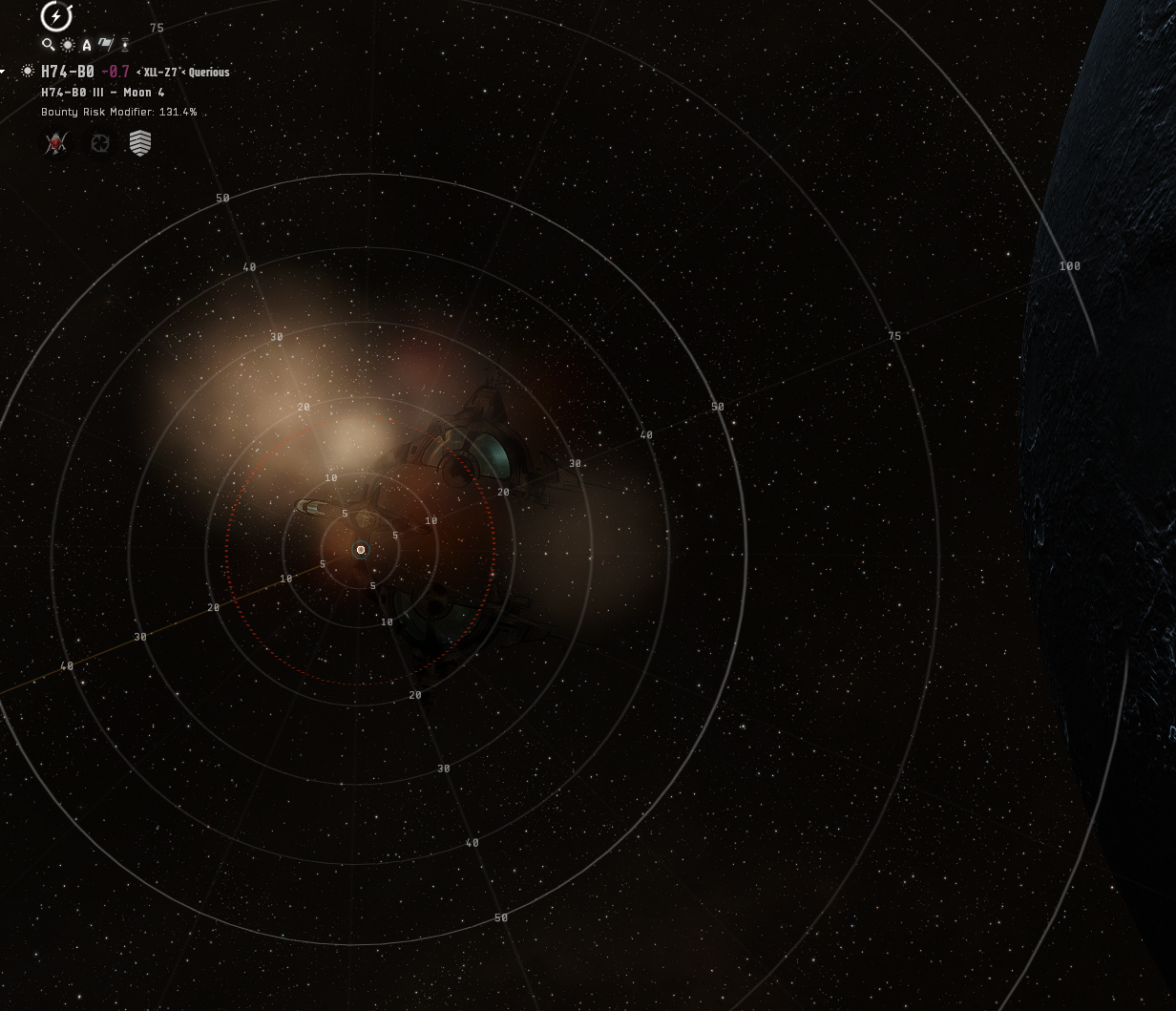
Task: Click the H74-B0 III - Moon 4 location
Action: pyautogui.click(x=102, y=93)
